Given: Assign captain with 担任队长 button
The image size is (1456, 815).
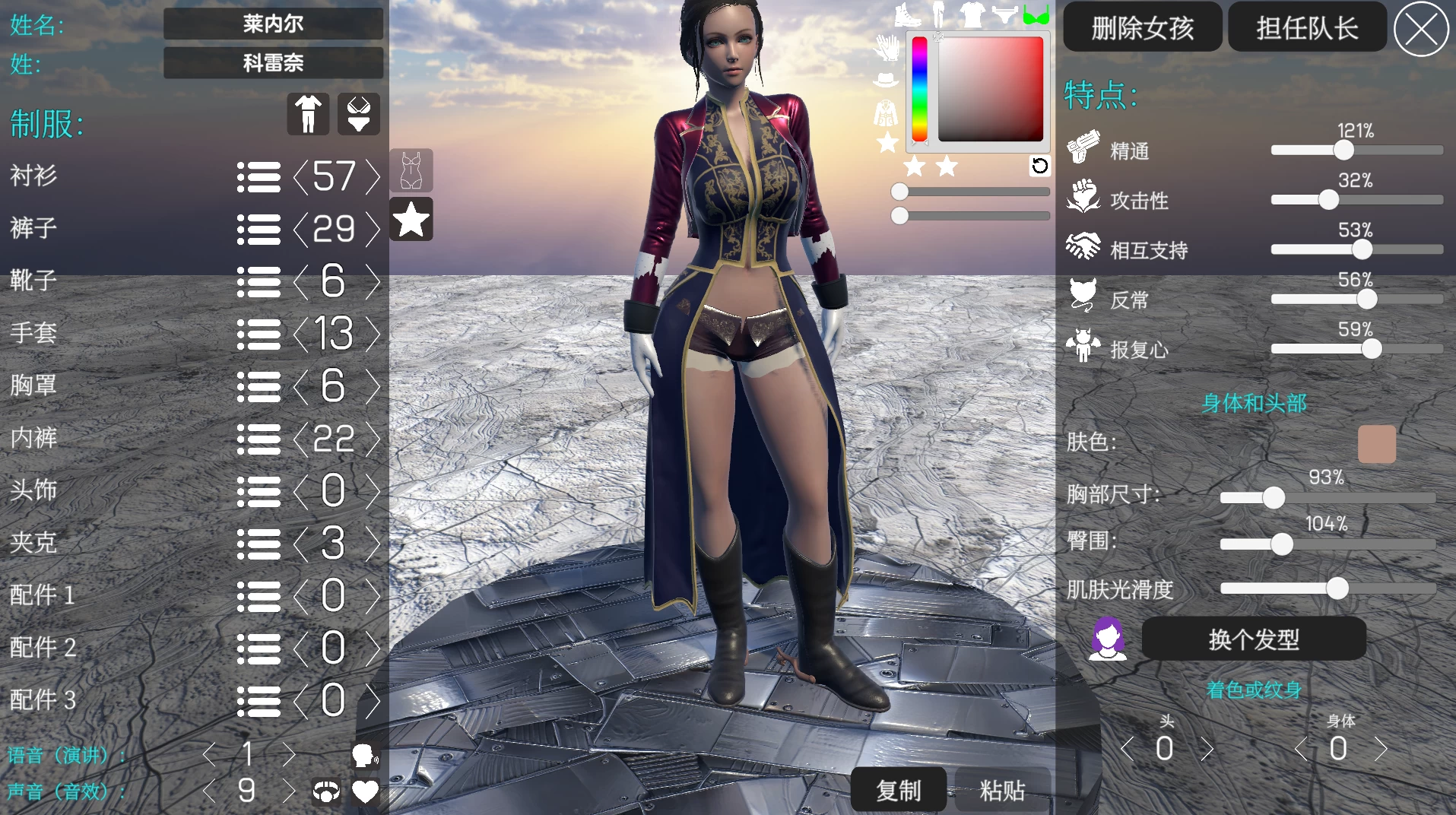Looking at the screenshot, I should pyautogui.click(x=1307, y=28).
